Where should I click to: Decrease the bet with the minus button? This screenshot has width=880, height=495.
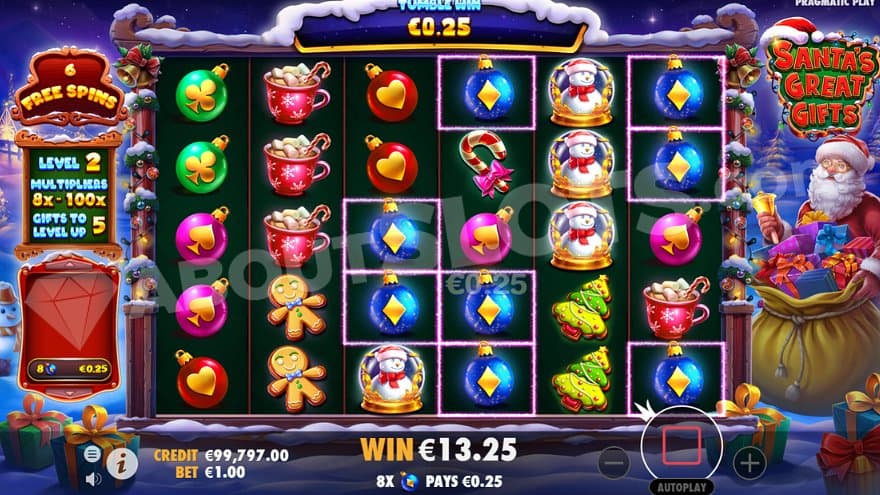613,462
